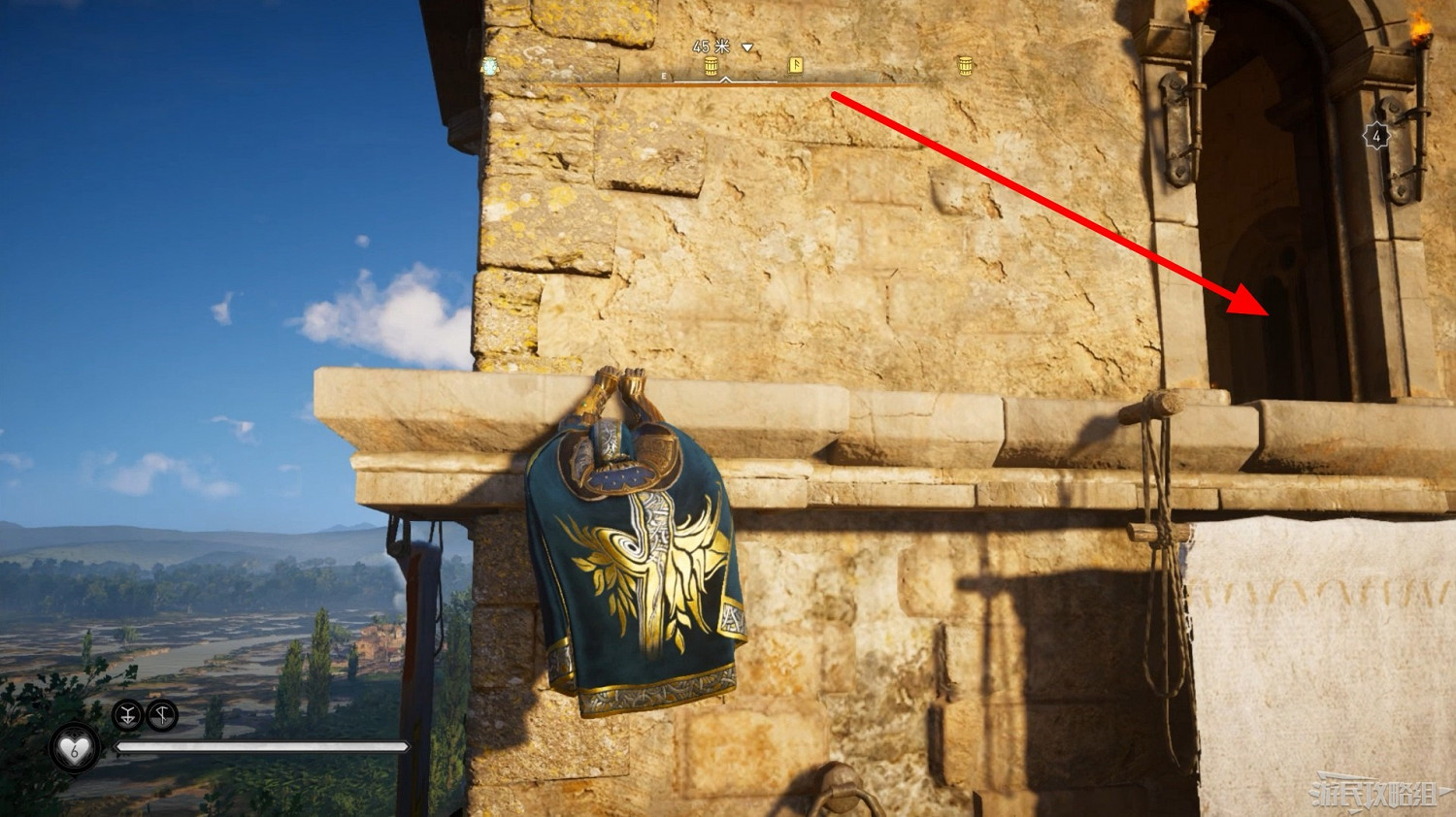Open the compass distance indicator dropdown
This screenshot has width=1456, height=817.
pos(746,47)
